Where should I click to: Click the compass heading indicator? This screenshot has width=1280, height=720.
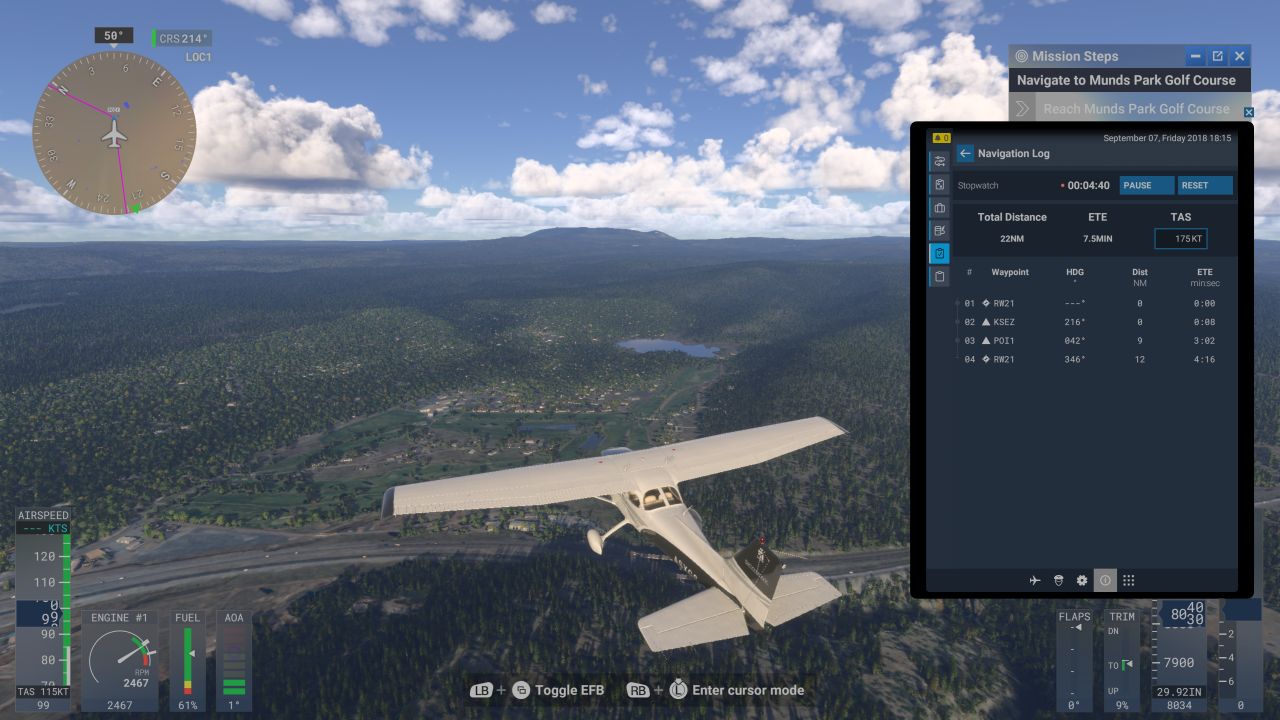click(x=114, y=132)
